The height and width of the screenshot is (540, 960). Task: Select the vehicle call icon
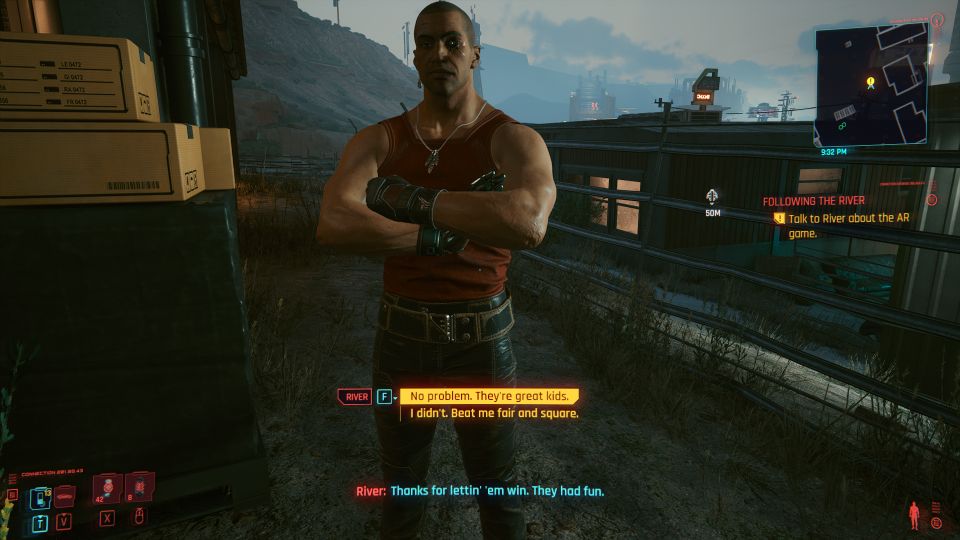click(x=65, y=496)
